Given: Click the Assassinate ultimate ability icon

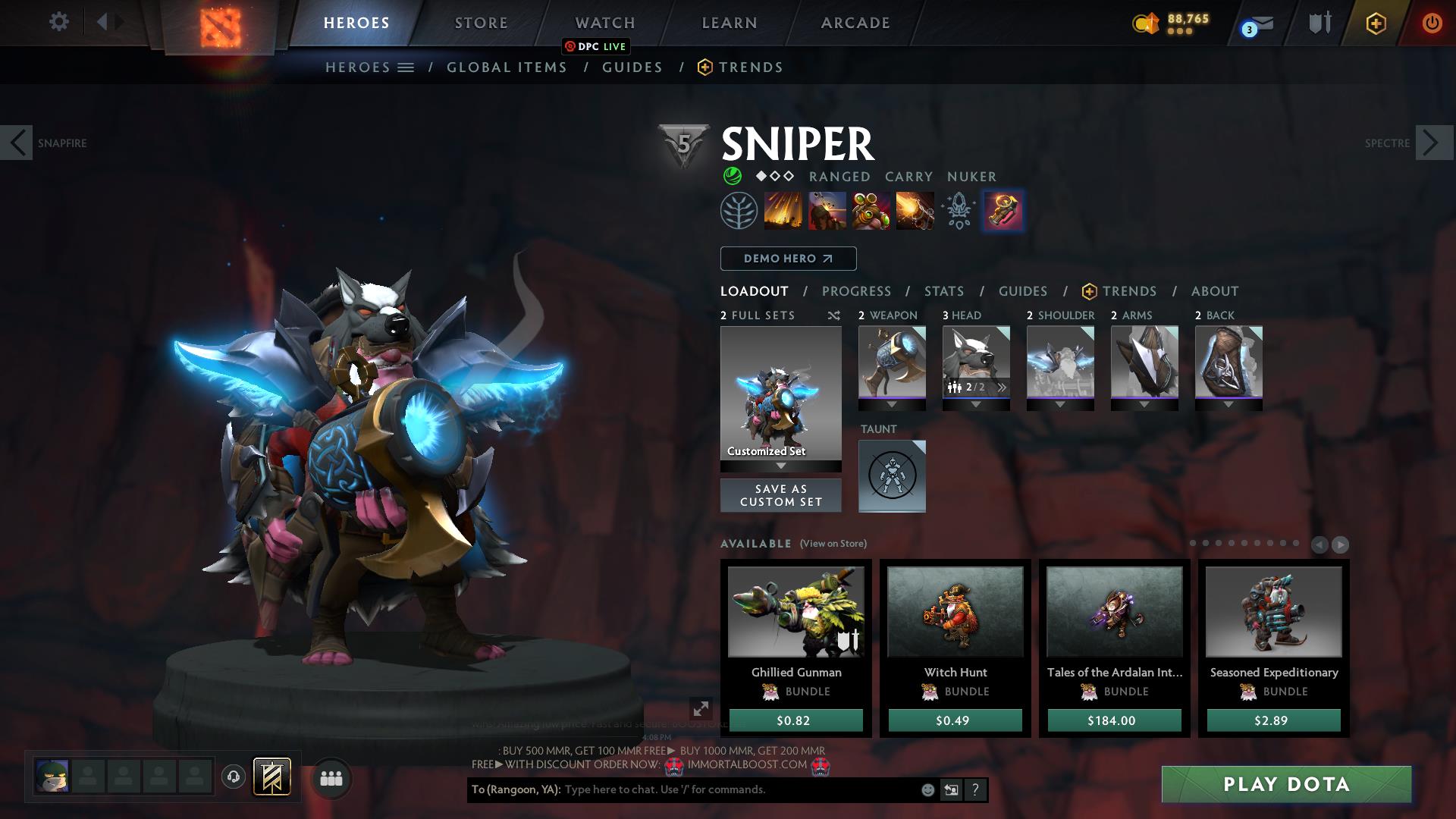Looking at the screenshot, I should [x=915, y=210].
